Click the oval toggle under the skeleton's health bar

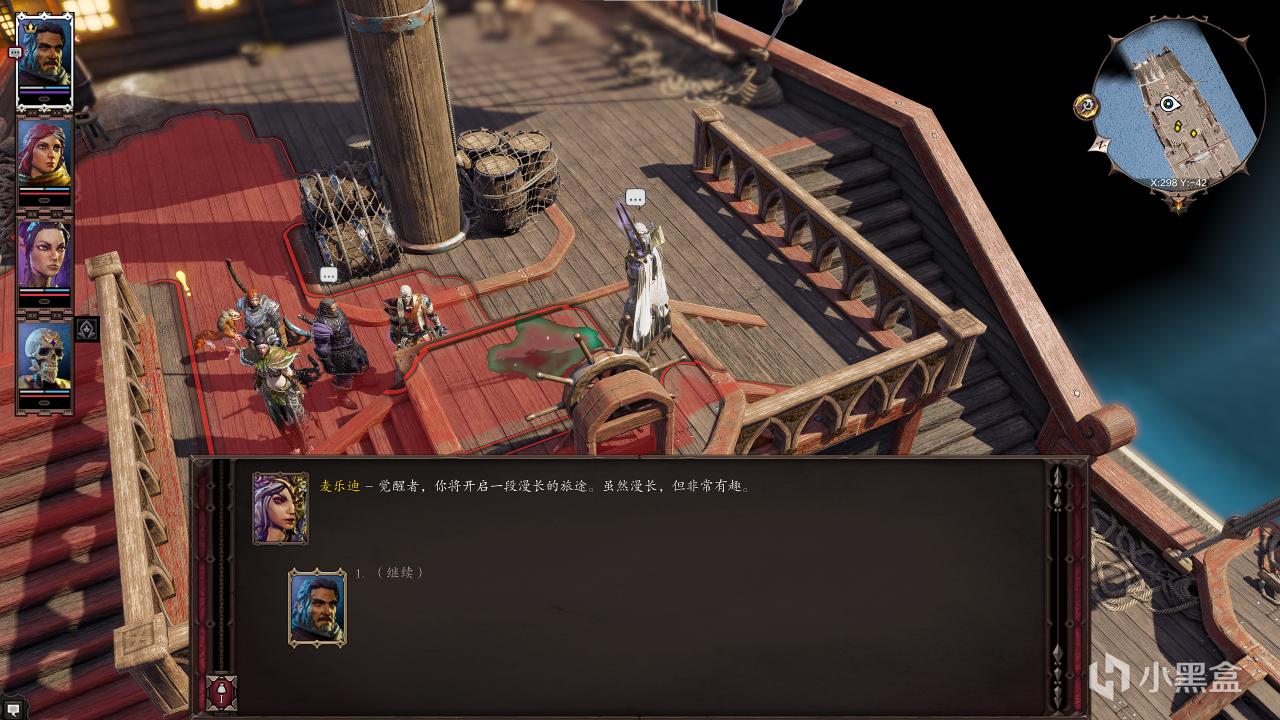(x=44, y=404)
